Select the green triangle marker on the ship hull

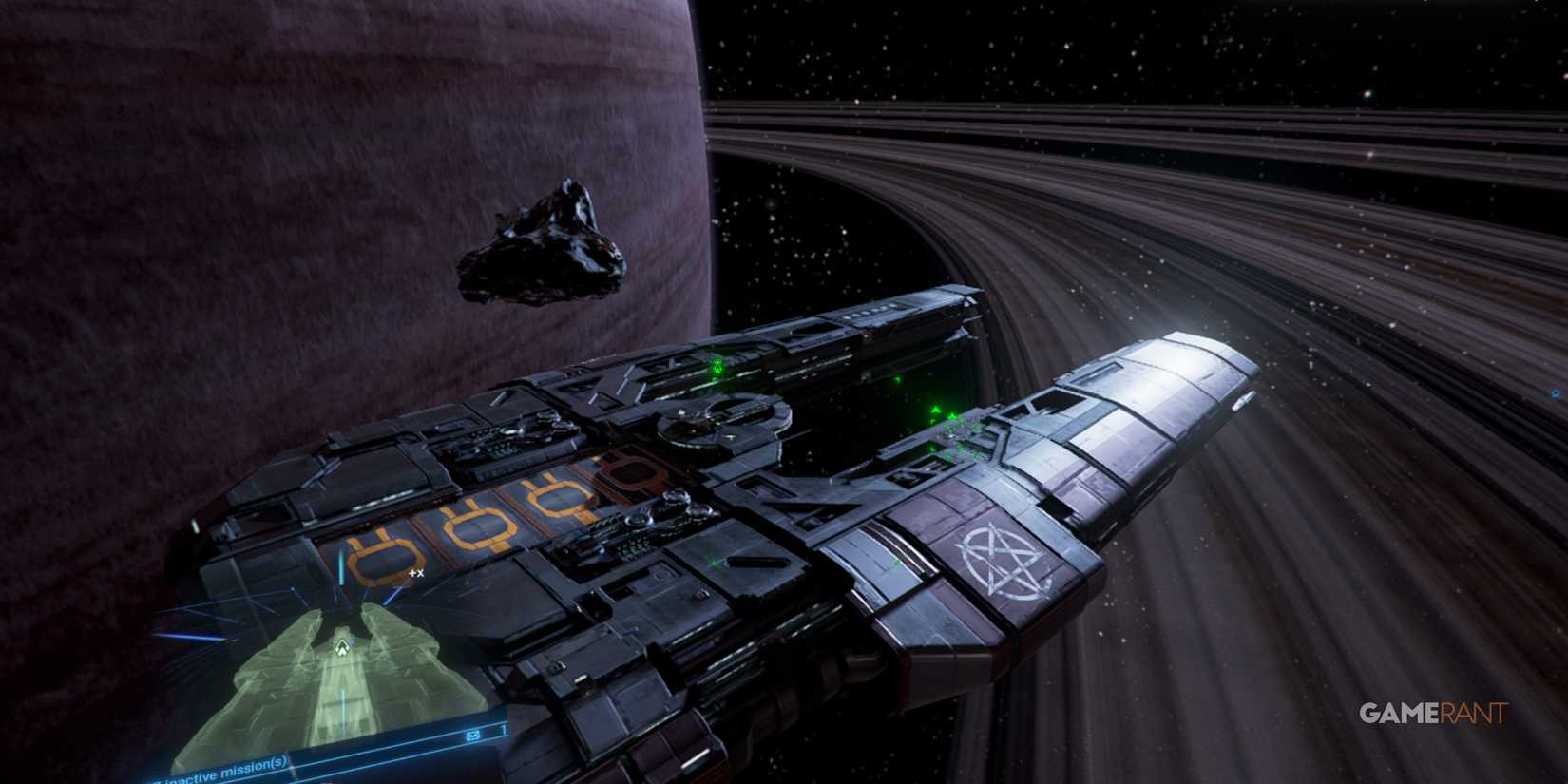tap(936, 409)
